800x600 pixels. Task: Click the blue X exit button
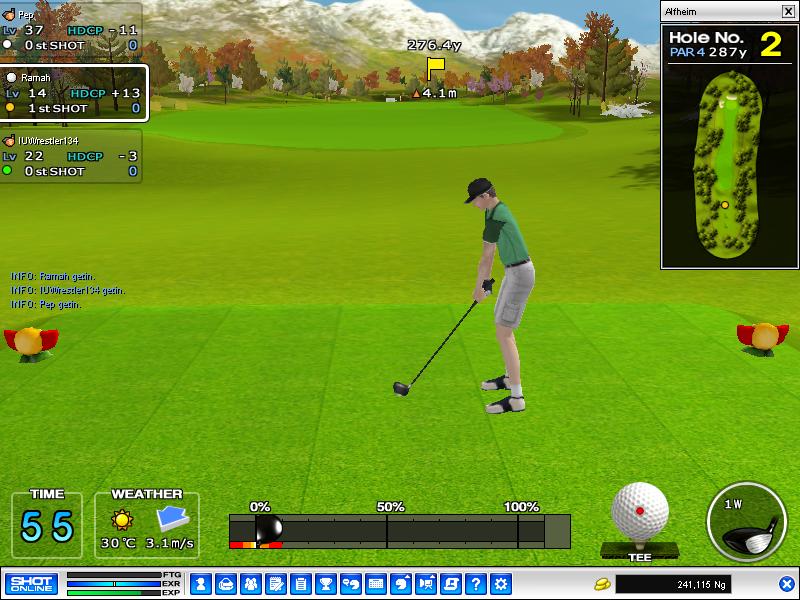[x=786, y=584]
